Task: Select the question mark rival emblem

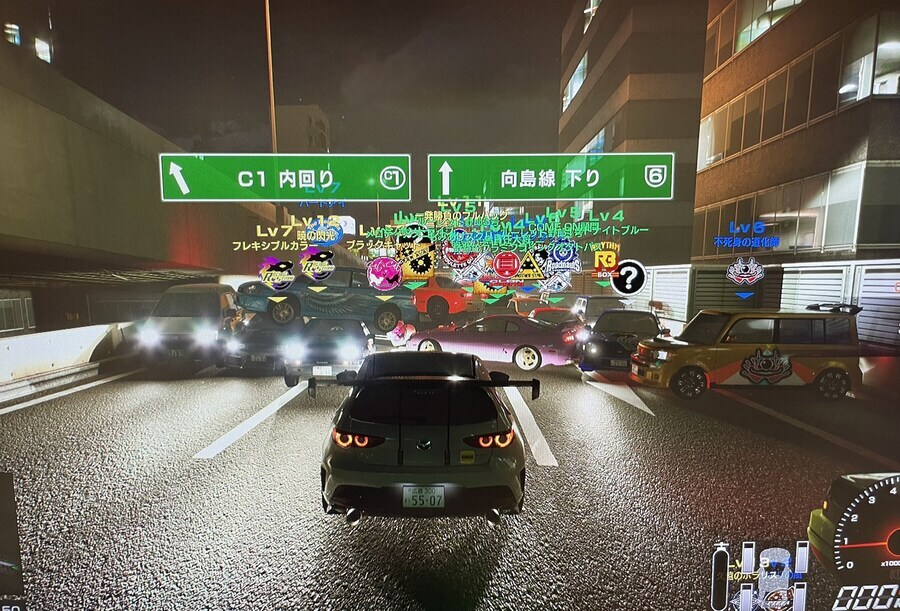Action: pos(628,277)
